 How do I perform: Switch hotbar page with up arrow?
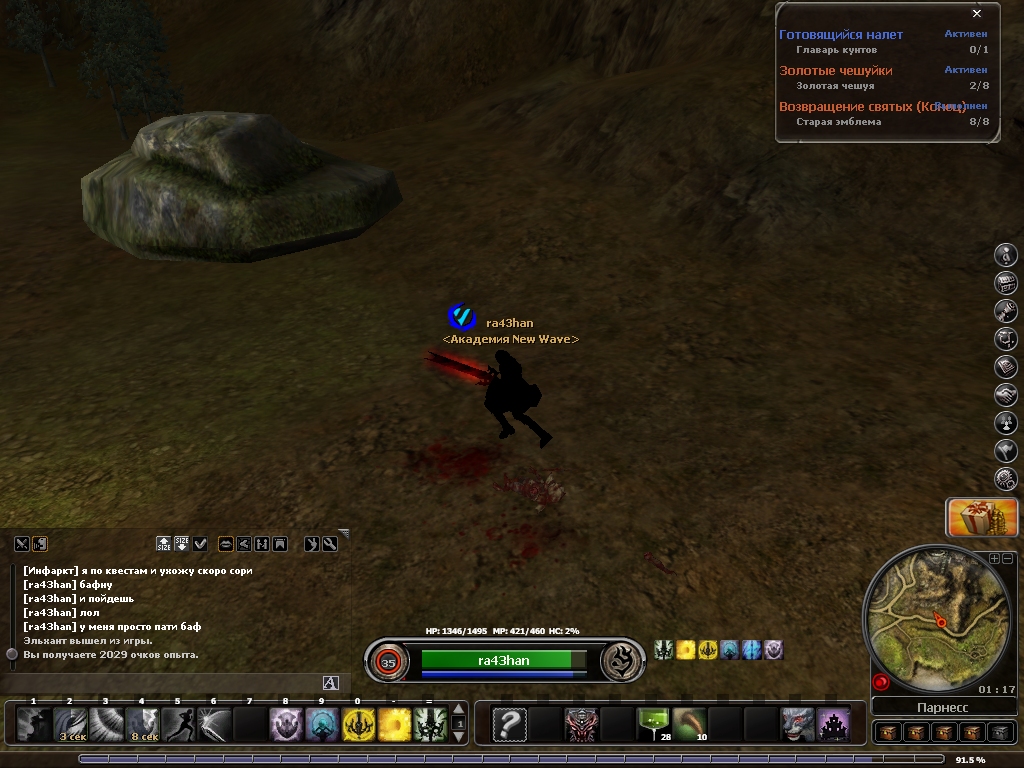click(x=459, y=710)
